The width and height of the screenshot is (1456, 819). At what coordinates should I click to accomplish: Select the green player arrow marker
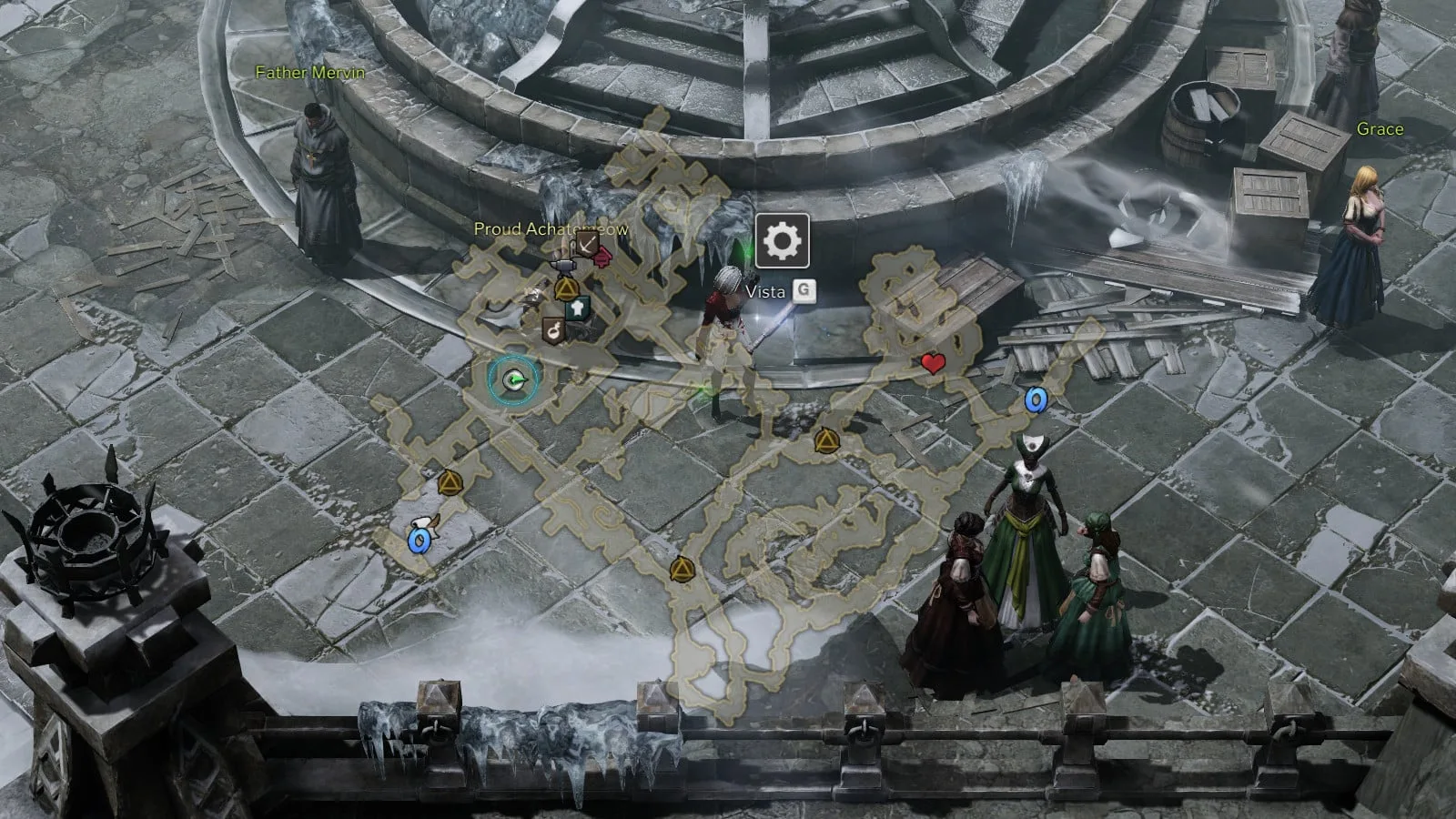514,380
